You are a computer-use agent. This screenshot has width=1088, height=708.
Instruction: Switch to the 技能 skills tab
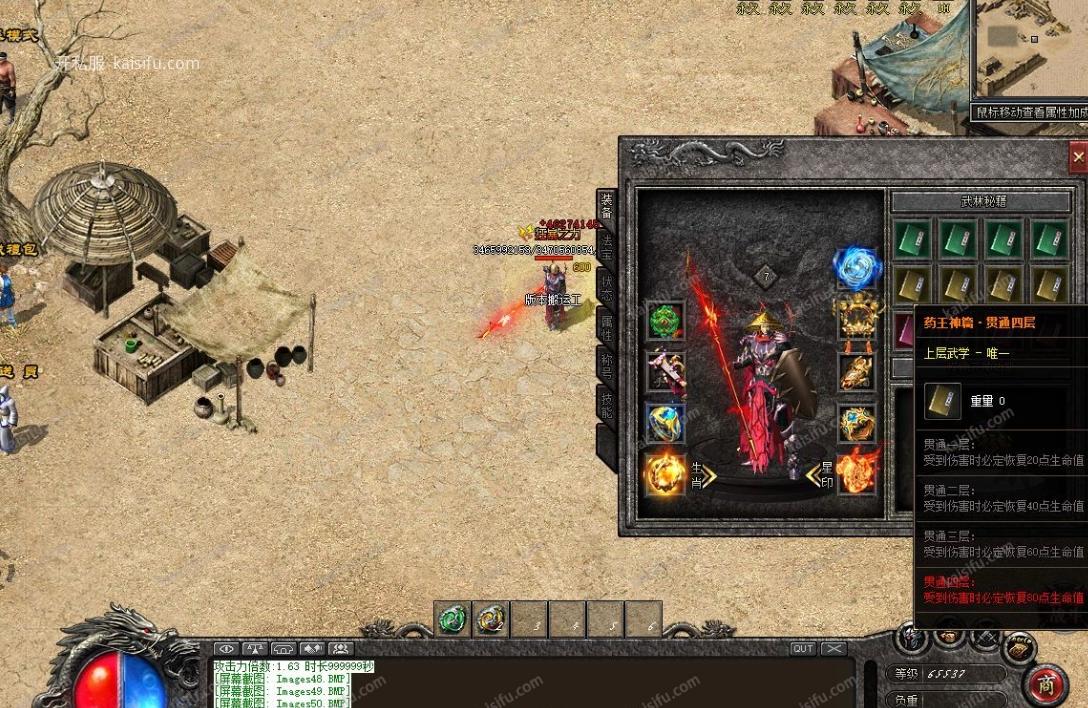607,404
